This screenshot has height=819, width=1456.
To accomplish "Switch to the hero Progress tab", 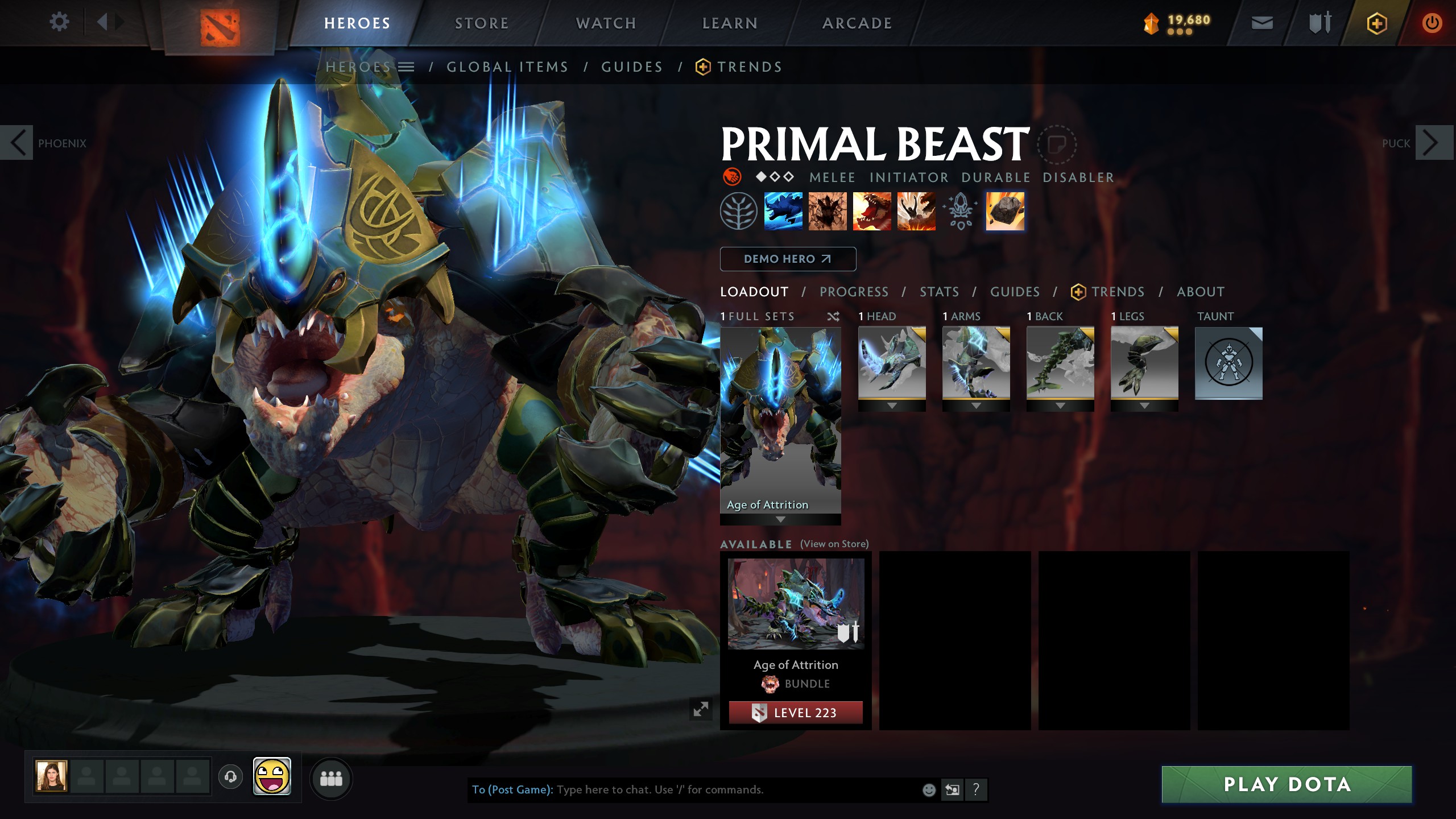I will (854, 292).
